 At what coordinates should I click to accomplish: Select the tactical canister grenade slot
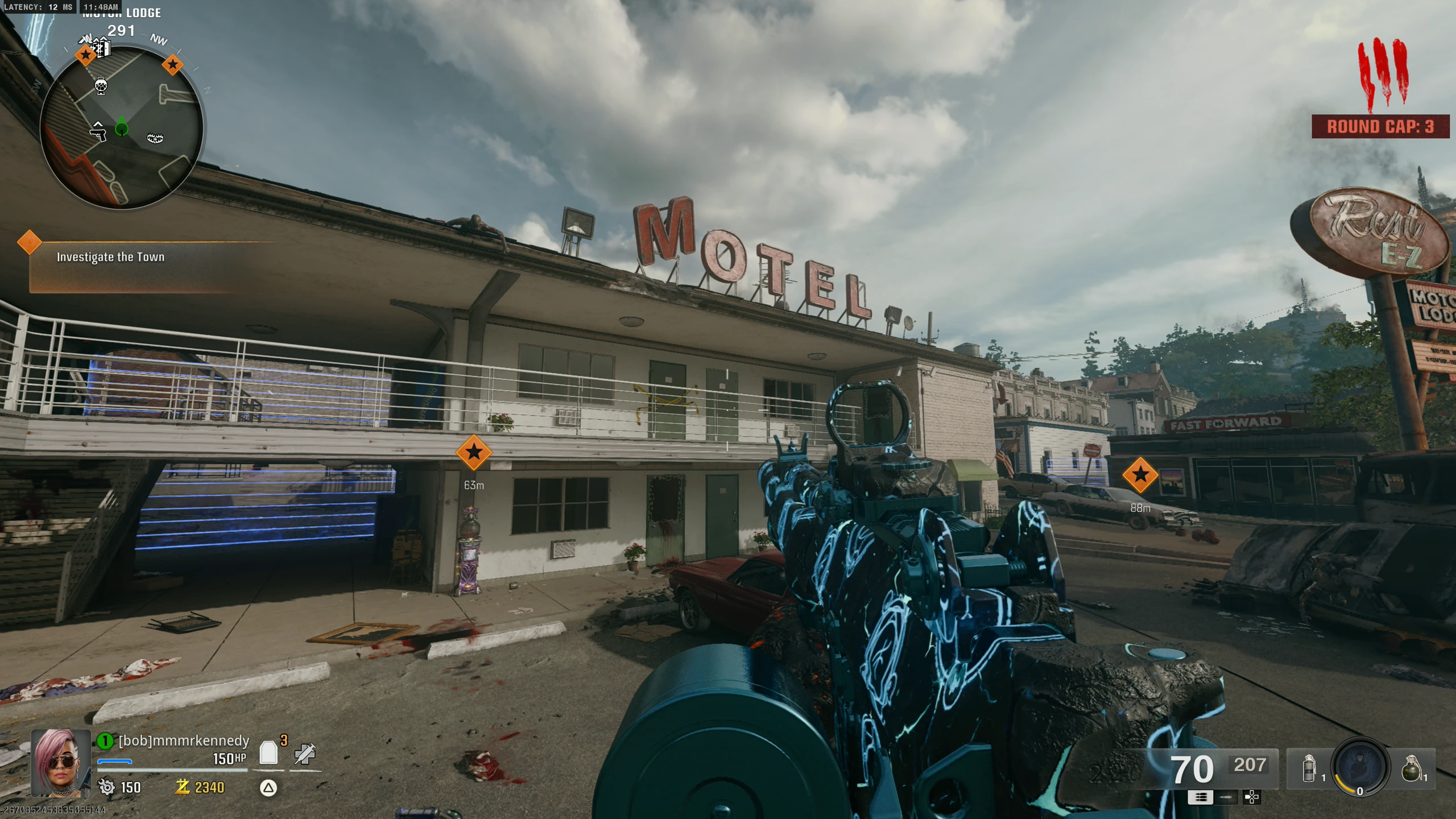[1309, 768]
